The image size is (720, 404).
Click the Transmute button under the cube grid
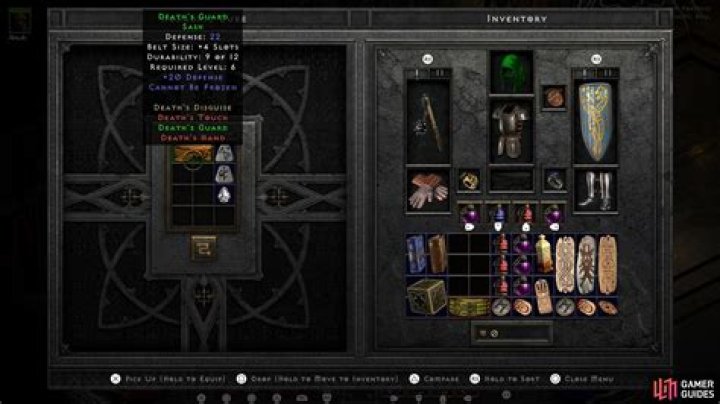tap(206, 245)
